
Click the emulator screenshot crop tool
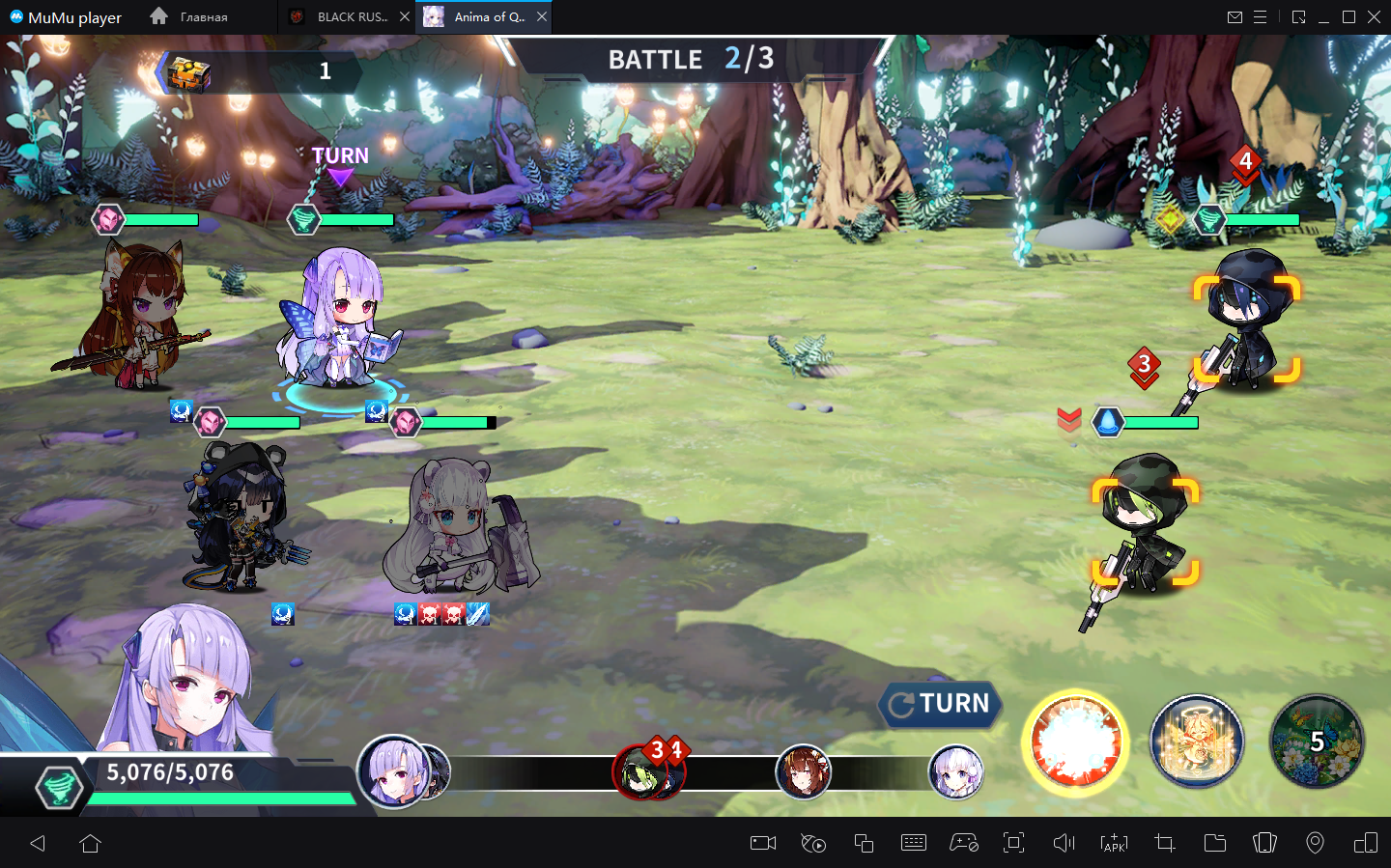pyautogui.click(x=1165, y=843)
